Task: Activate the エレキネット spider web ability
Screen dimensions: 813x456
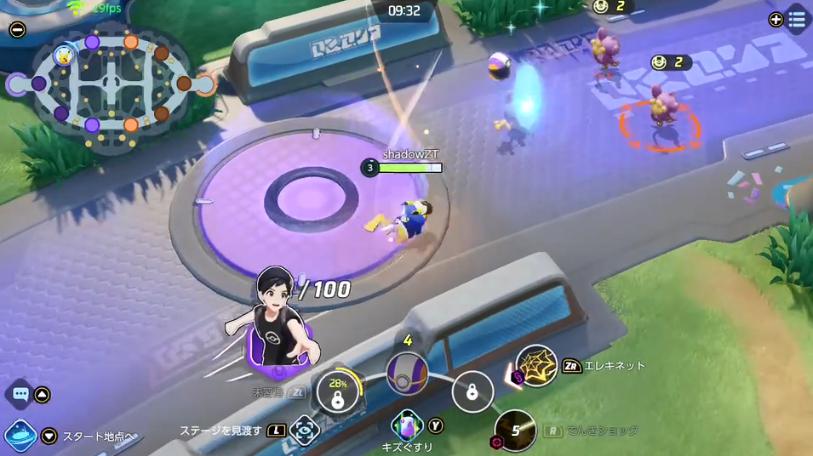Action: point(536,367)
